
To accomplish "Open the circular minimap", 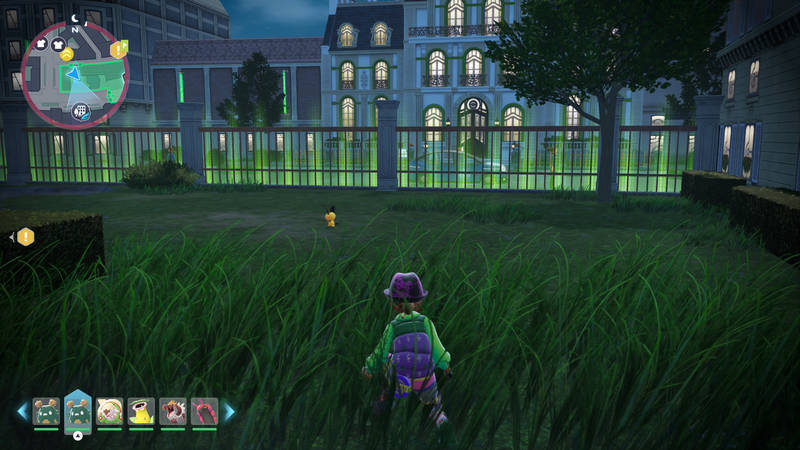I will point(71,76).
